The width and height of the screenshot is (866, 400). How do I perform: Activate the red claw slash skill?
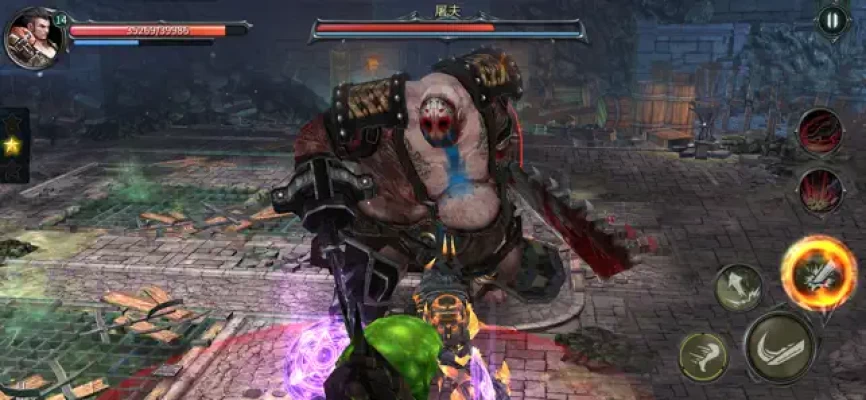820,132
